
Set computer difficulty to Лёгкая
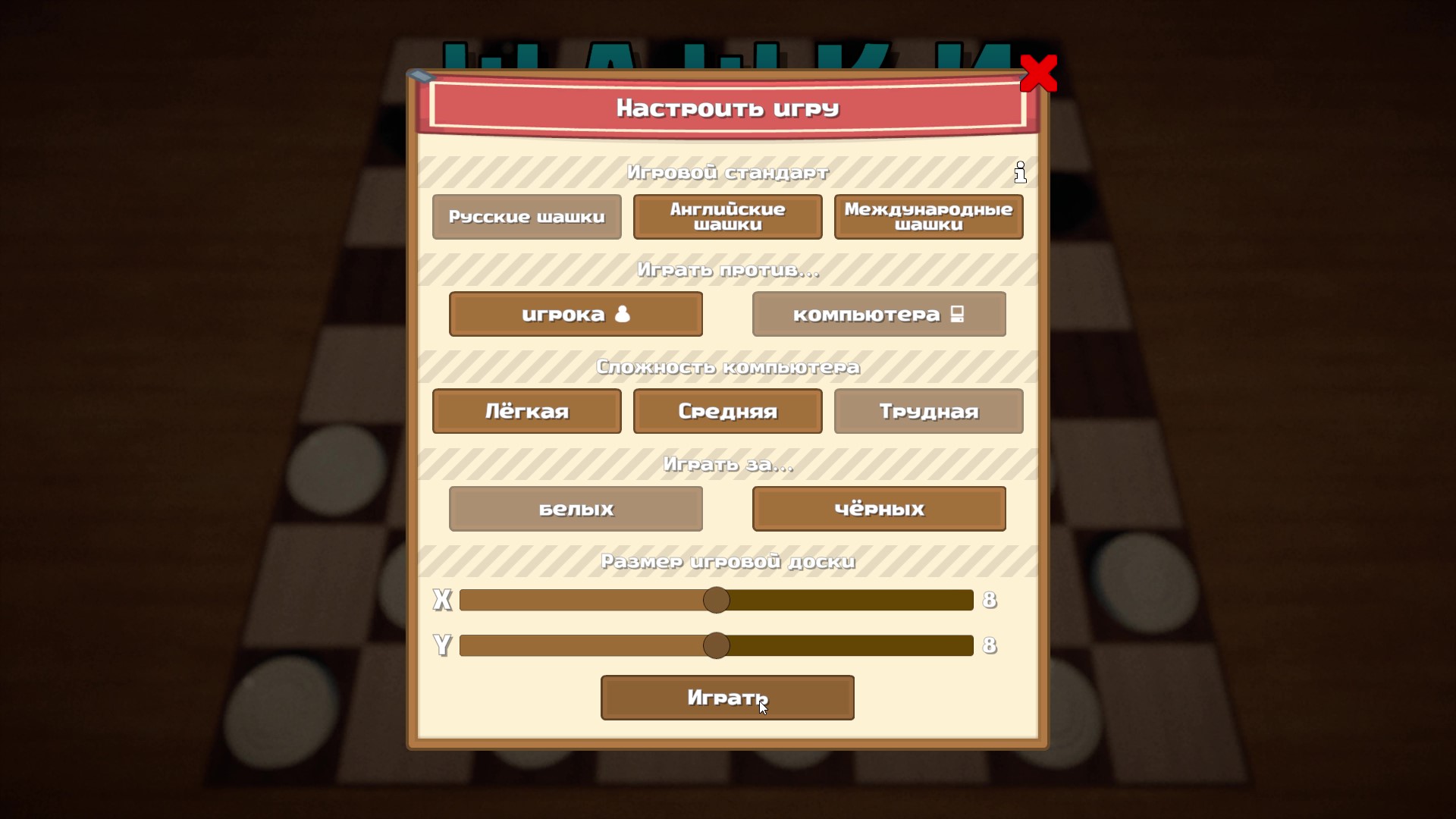(x=526, y=411)
